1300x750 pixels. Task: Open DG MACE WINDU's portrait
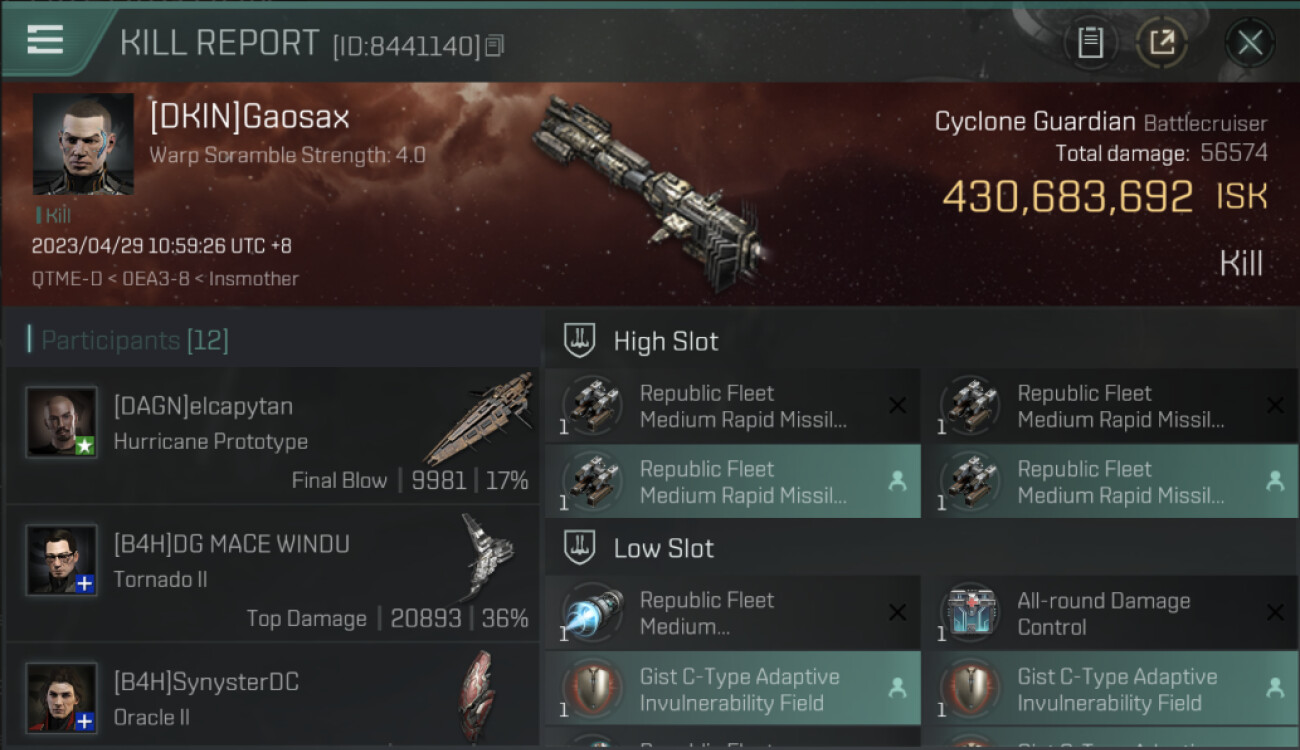pos(62,560)
